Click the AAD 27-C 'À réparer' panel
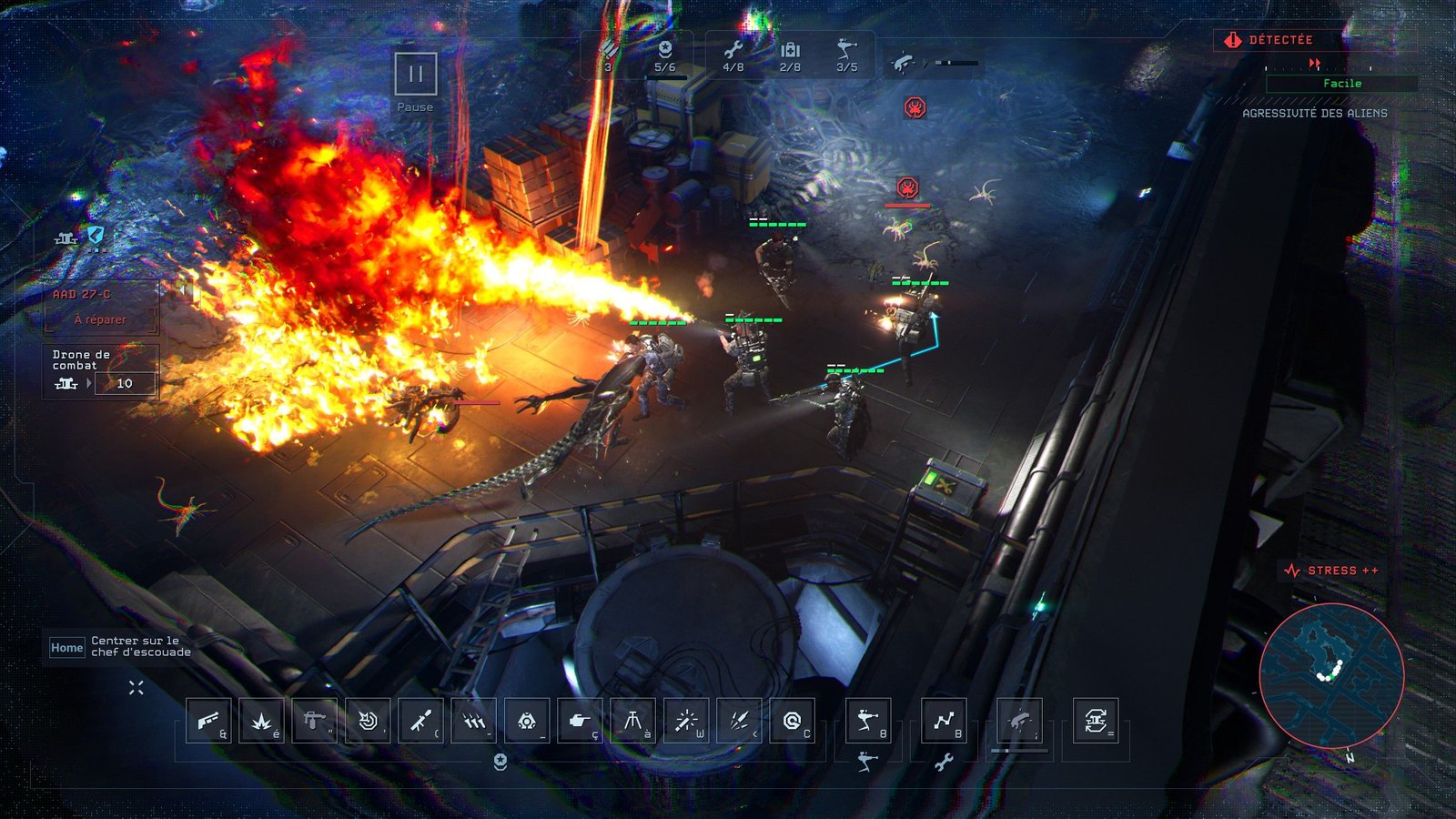 101,309
